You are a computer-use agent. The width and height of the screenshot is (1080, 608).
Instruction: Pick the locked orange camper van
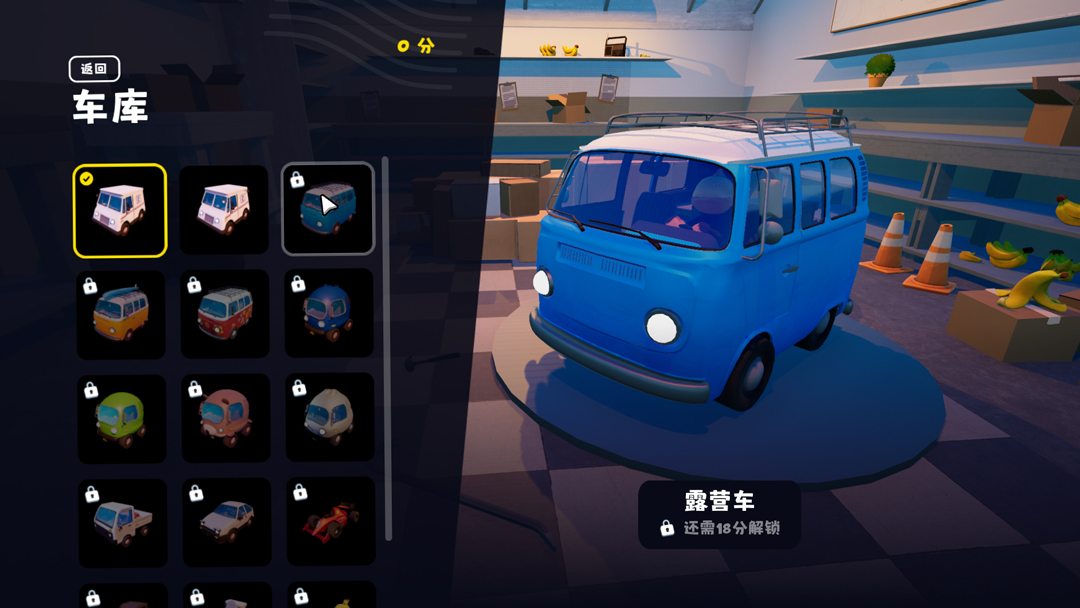[x=121, y=315]
